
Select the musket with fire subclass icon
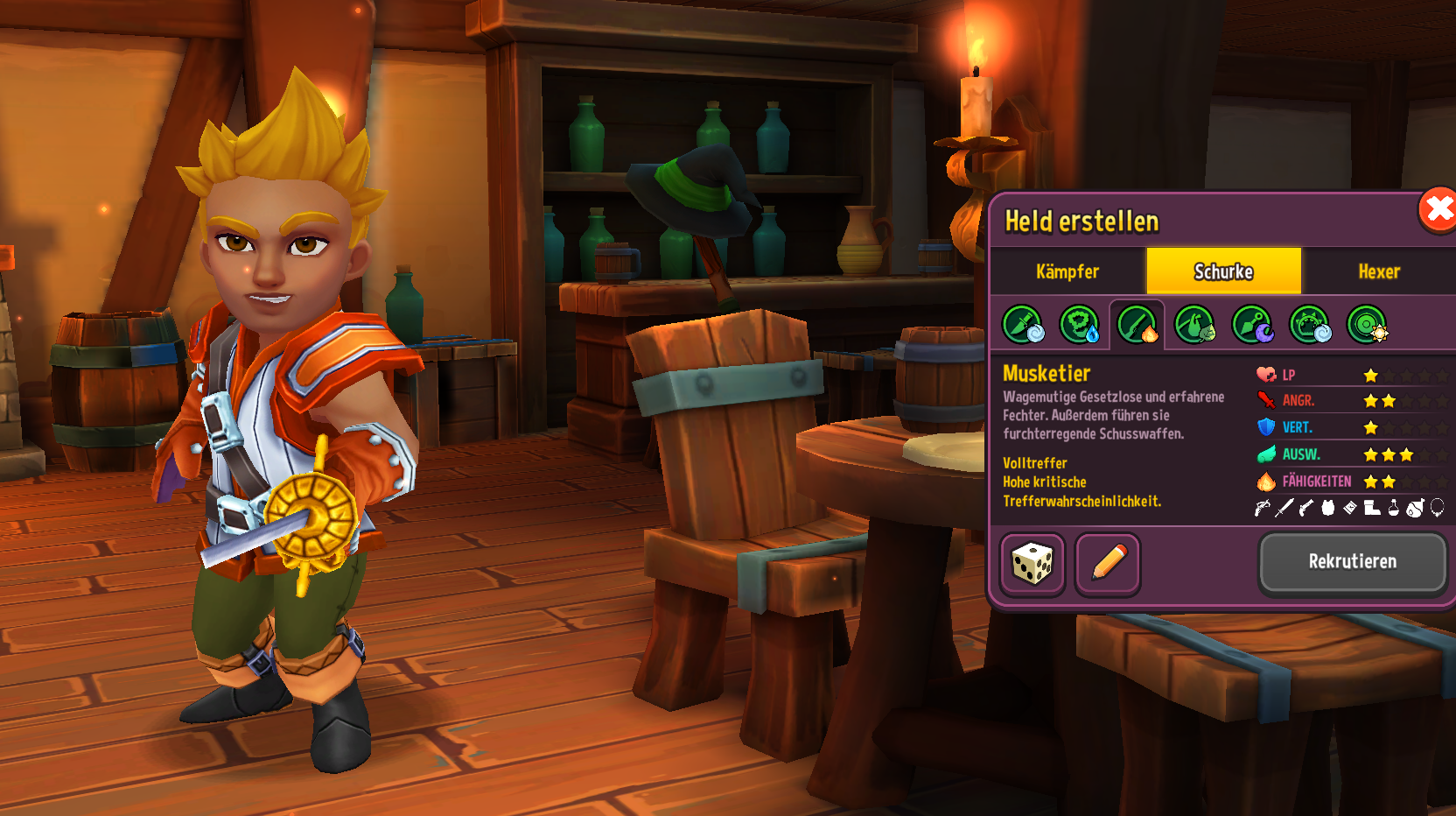click(x=1137, y=325)
